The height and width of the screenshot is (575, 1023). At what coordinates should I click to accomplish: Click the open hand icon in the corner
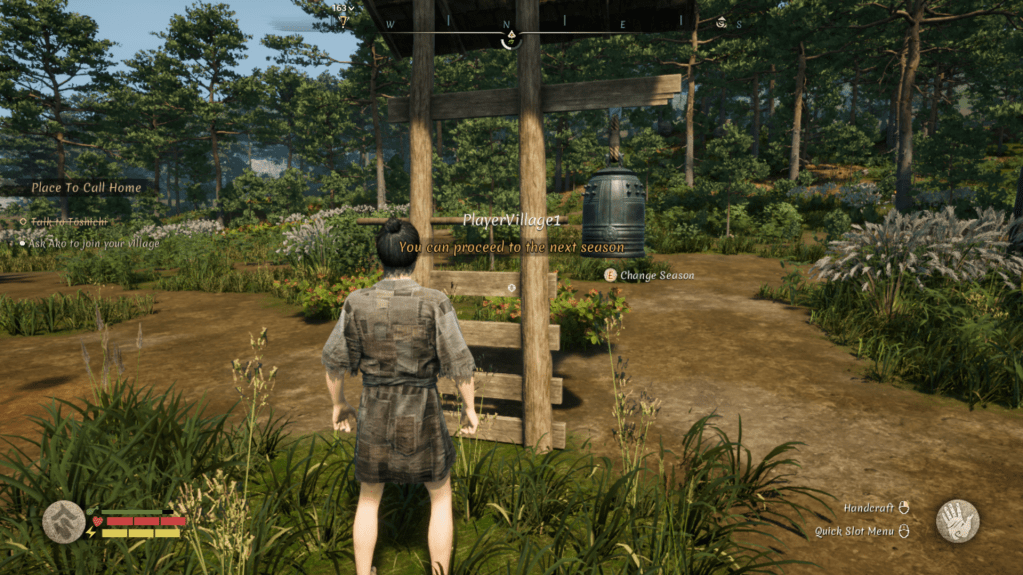pos(957,521)
